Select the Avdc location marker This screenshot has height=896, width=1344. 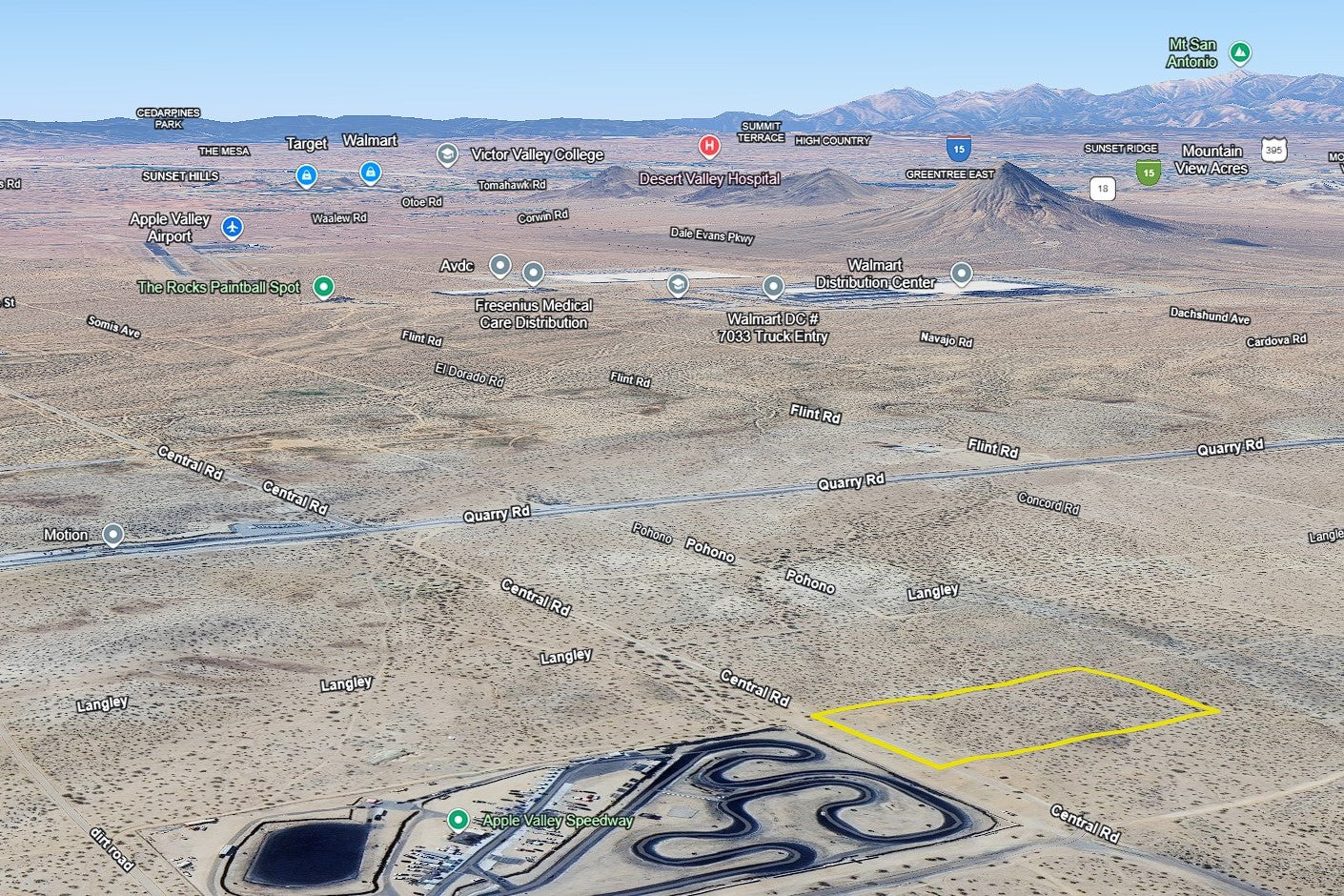[499, 265]
